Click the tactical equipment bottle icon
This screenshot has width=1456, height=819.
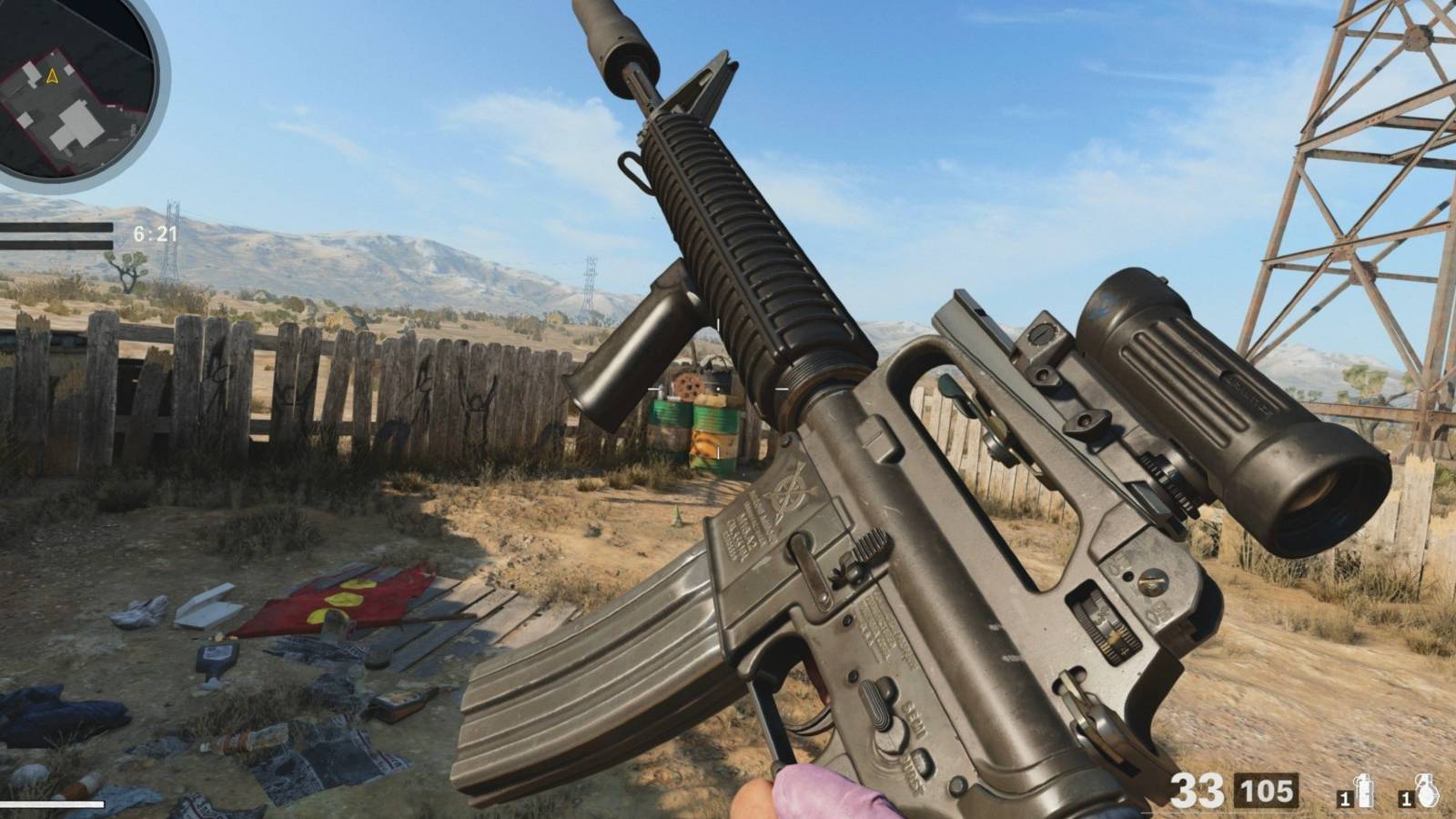coord(1364,790)
